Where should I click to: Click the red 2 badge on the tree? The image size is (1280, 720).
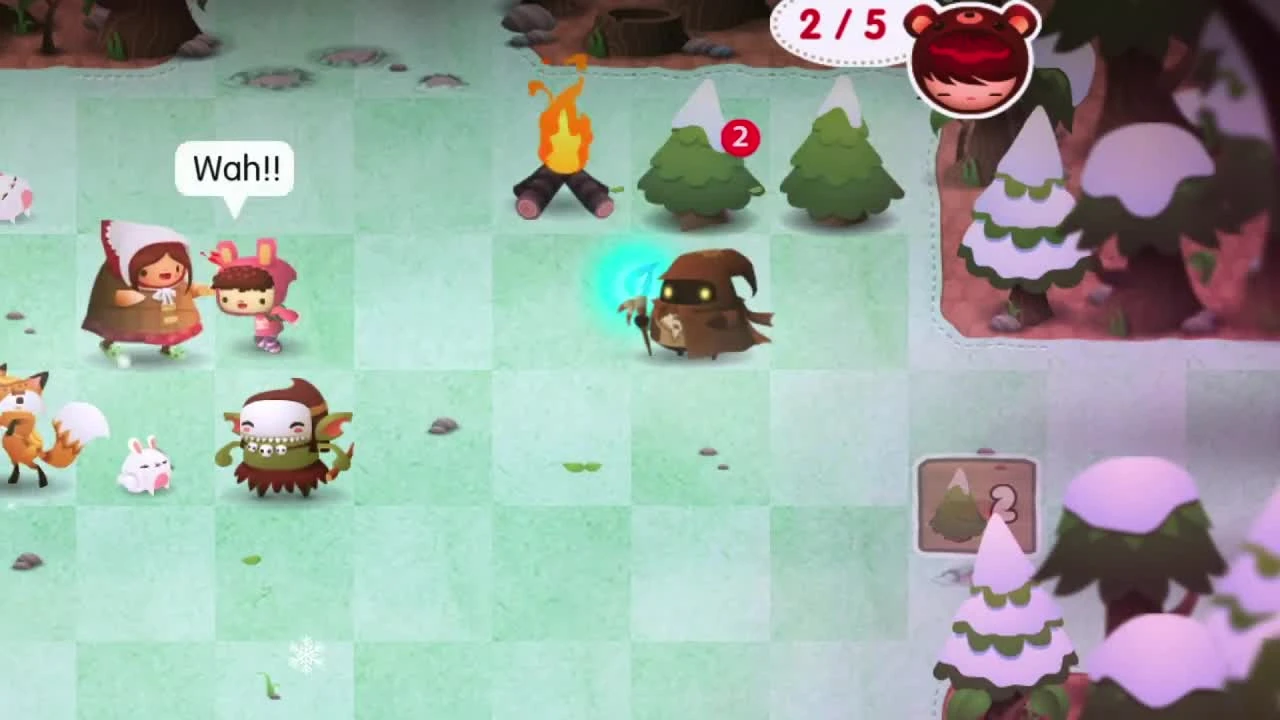[740, 138]
